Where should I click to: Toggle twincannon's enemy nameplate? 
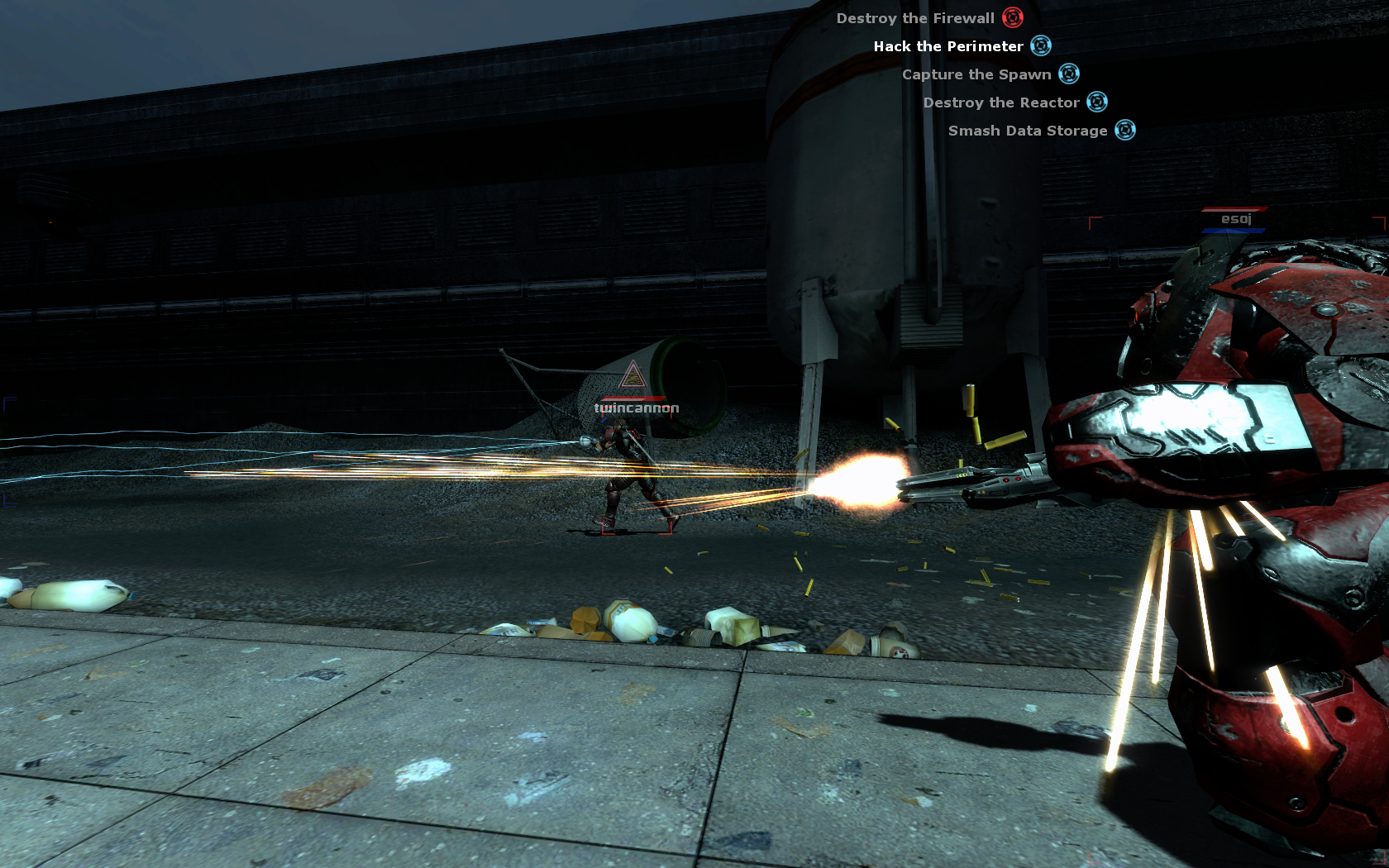[637, 407]
